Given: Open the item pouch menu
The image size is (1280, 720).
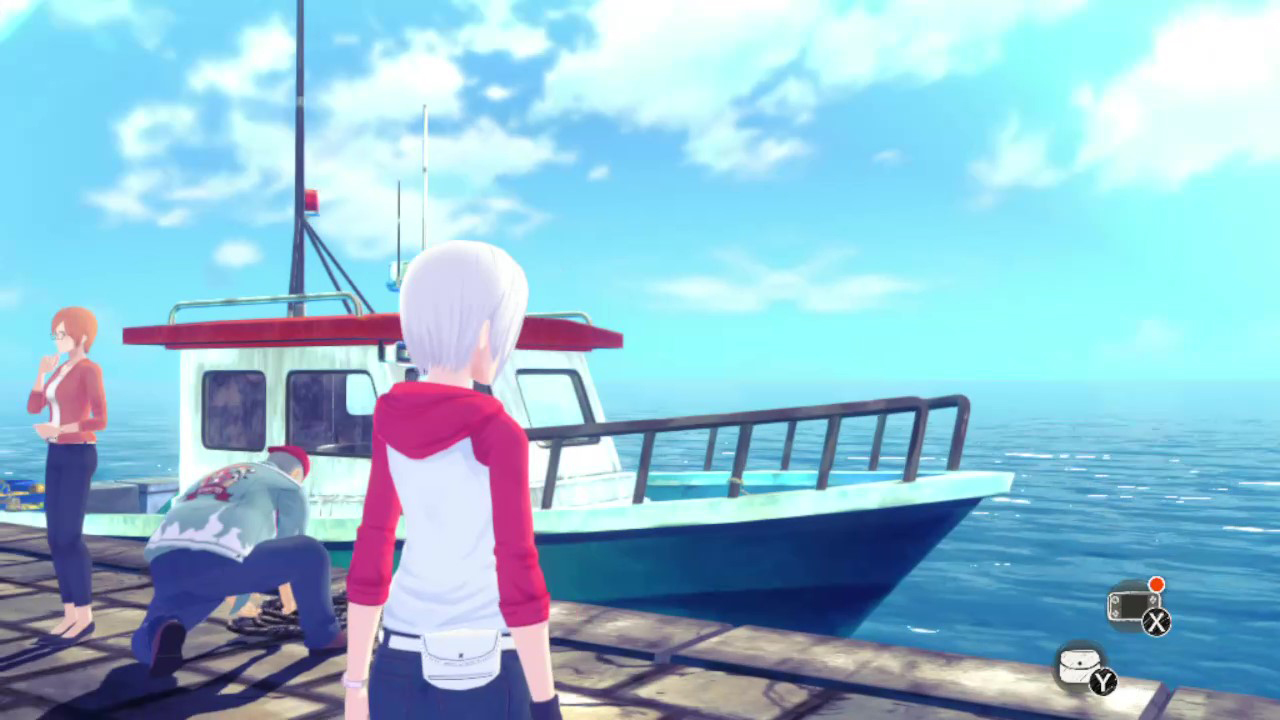Looking at the screenshot, I should [x=1082, y=665].
